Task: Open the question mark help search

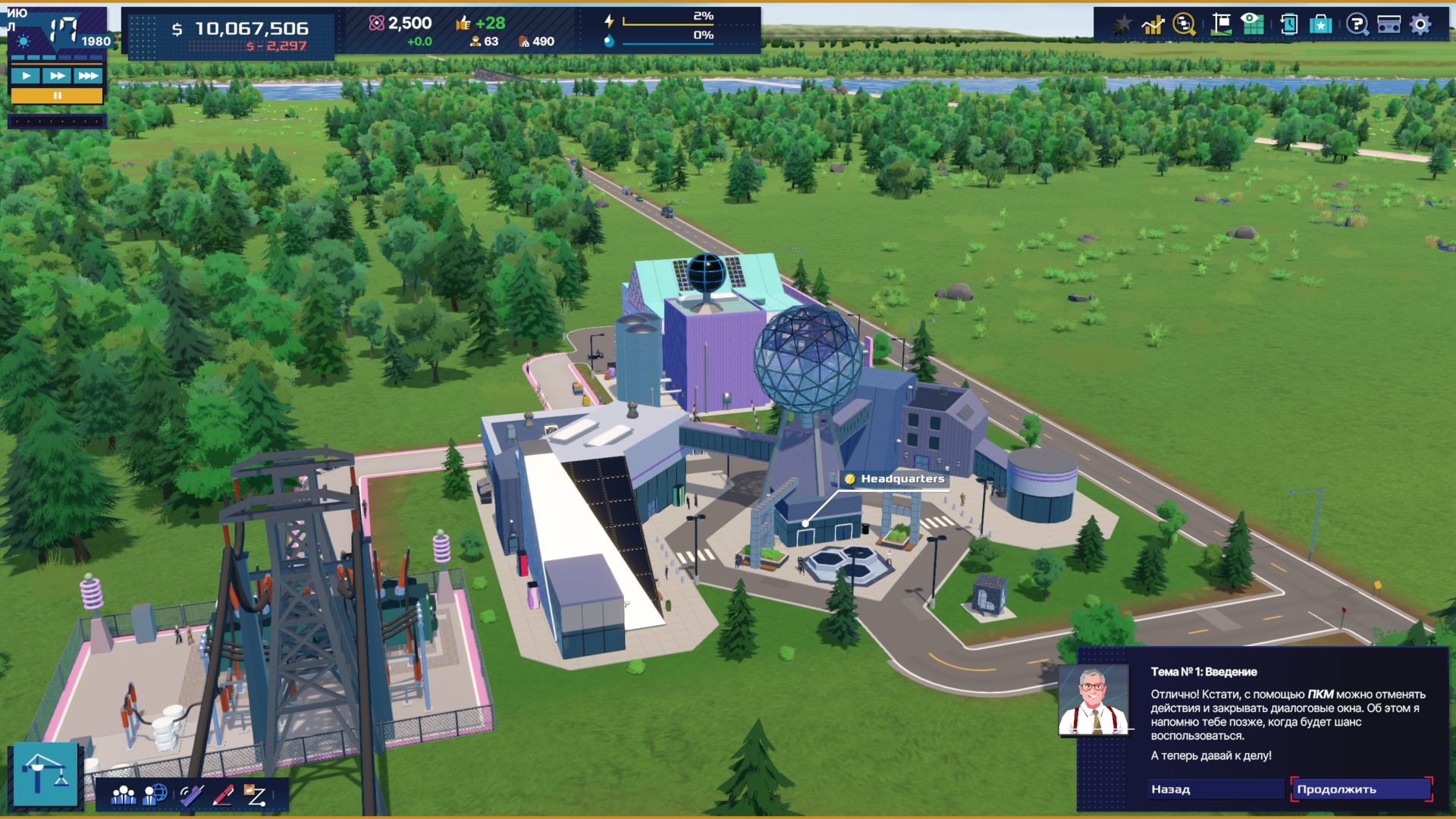Action: 1357,24
